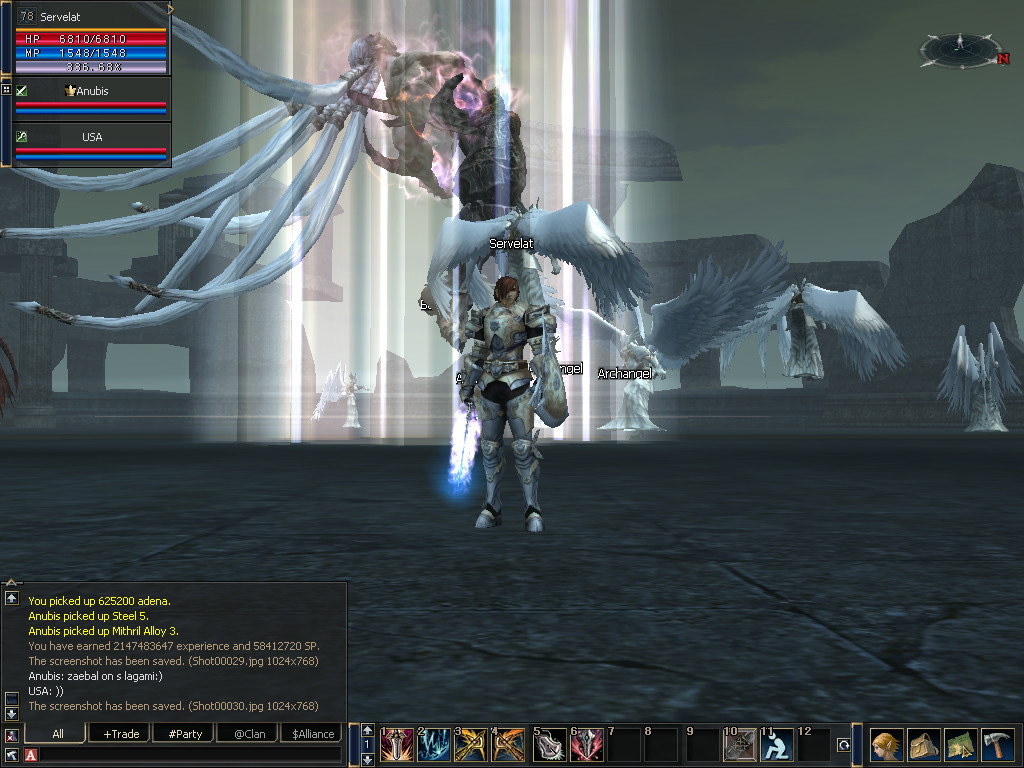Switch to the #Party chat tab
Screen dimensions: 1024x768
tap(184, 734)
